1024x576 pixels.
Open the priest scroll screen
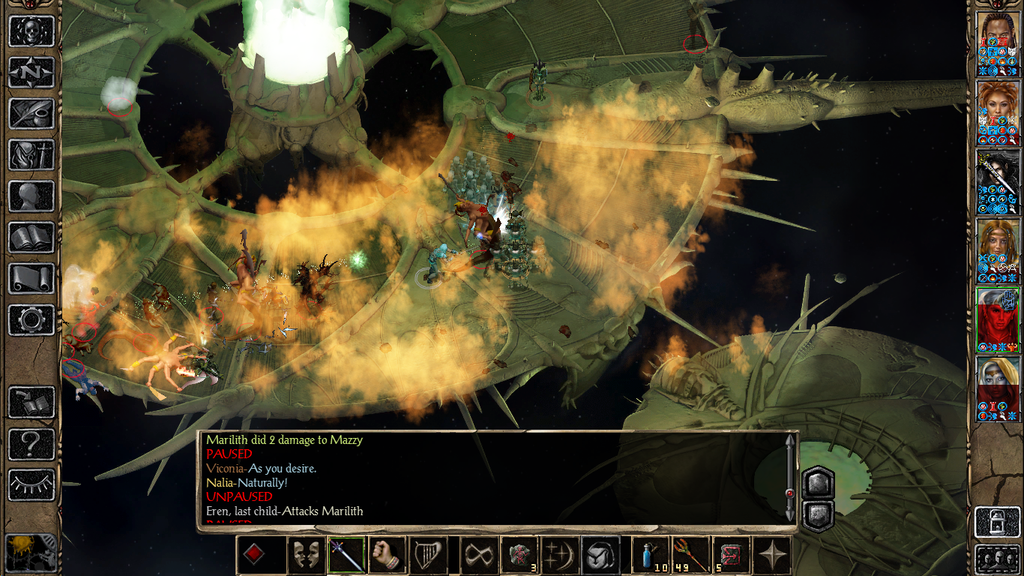pyautogui.click(x=31, y=278)
